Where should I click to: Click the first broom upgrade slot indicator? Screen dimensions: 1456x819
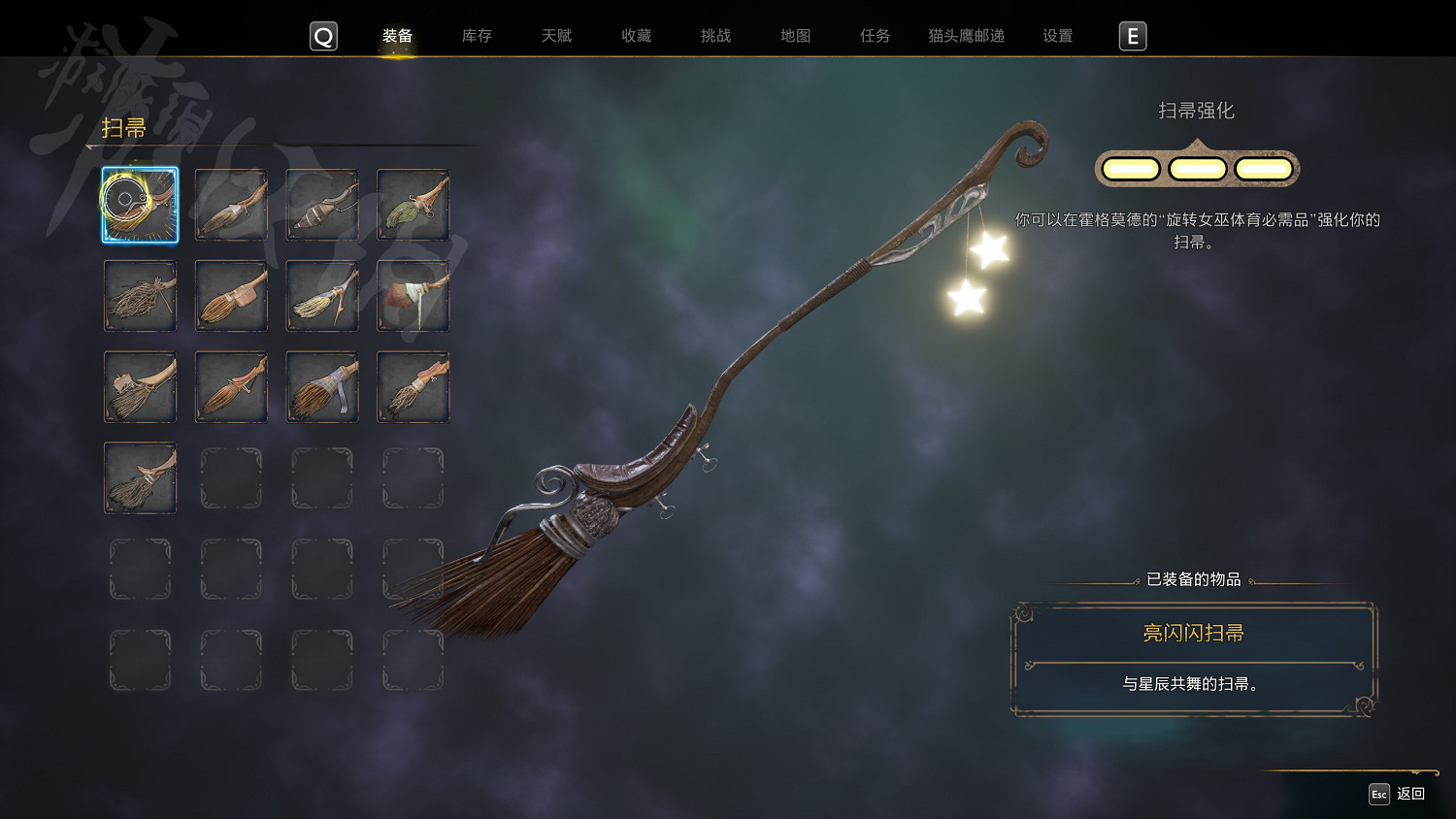coord(1129,167)
